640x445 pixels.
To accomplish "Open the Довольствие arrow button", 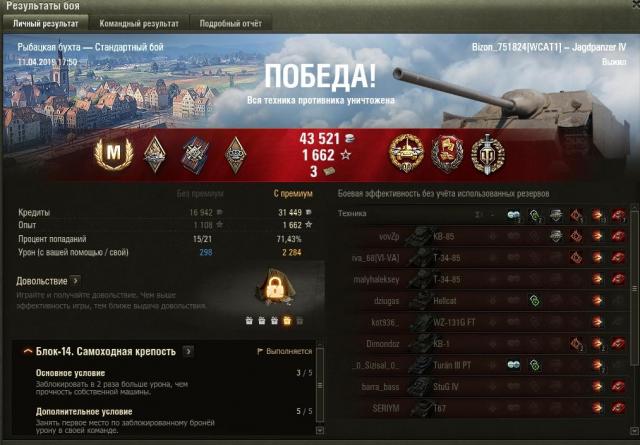I will 75,281.
